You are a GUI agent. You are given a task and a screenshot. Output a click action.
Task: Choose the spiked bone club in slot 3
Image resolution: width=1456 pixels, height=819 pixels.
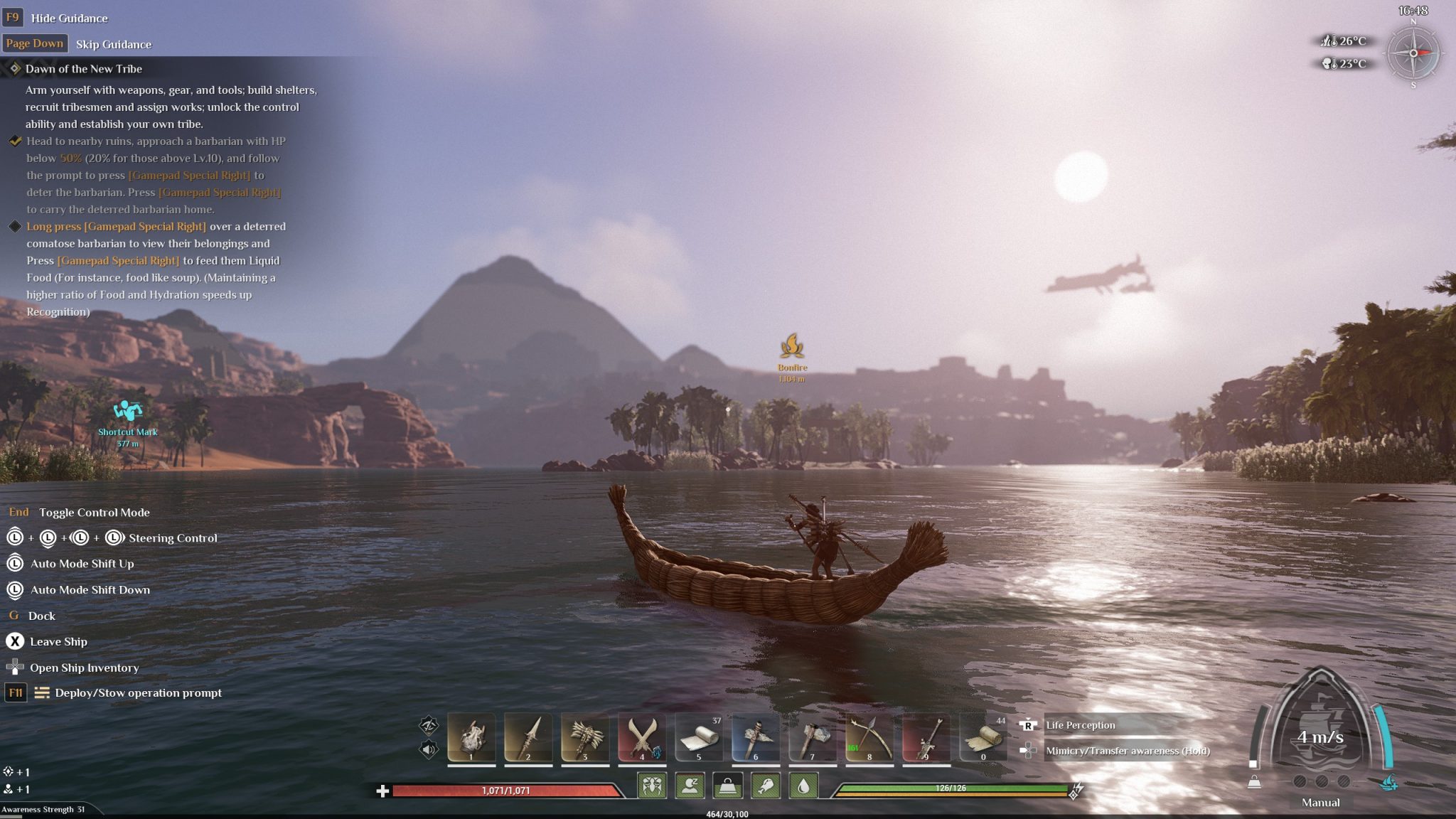pyautogui.click(x=585, y=737)
